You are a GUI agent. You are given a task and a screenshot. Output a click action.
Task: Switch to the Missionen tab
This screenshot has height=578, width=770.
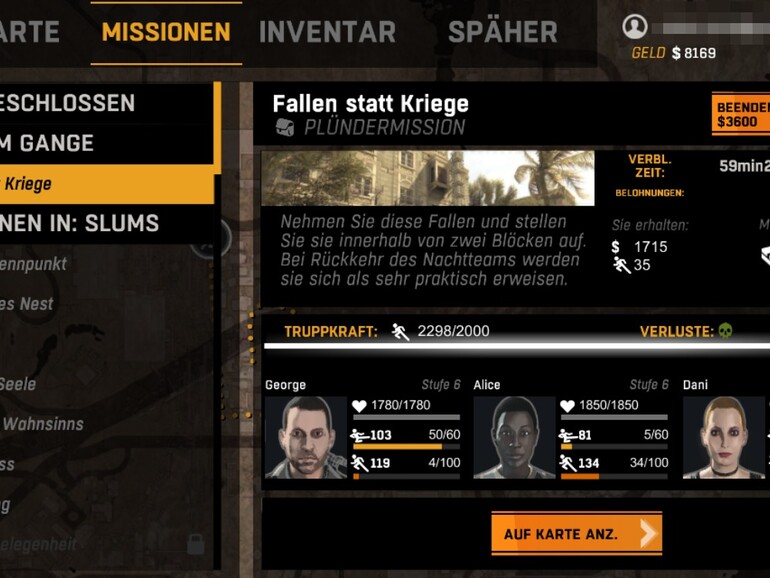pyautogui.click(x=166, y=32)
